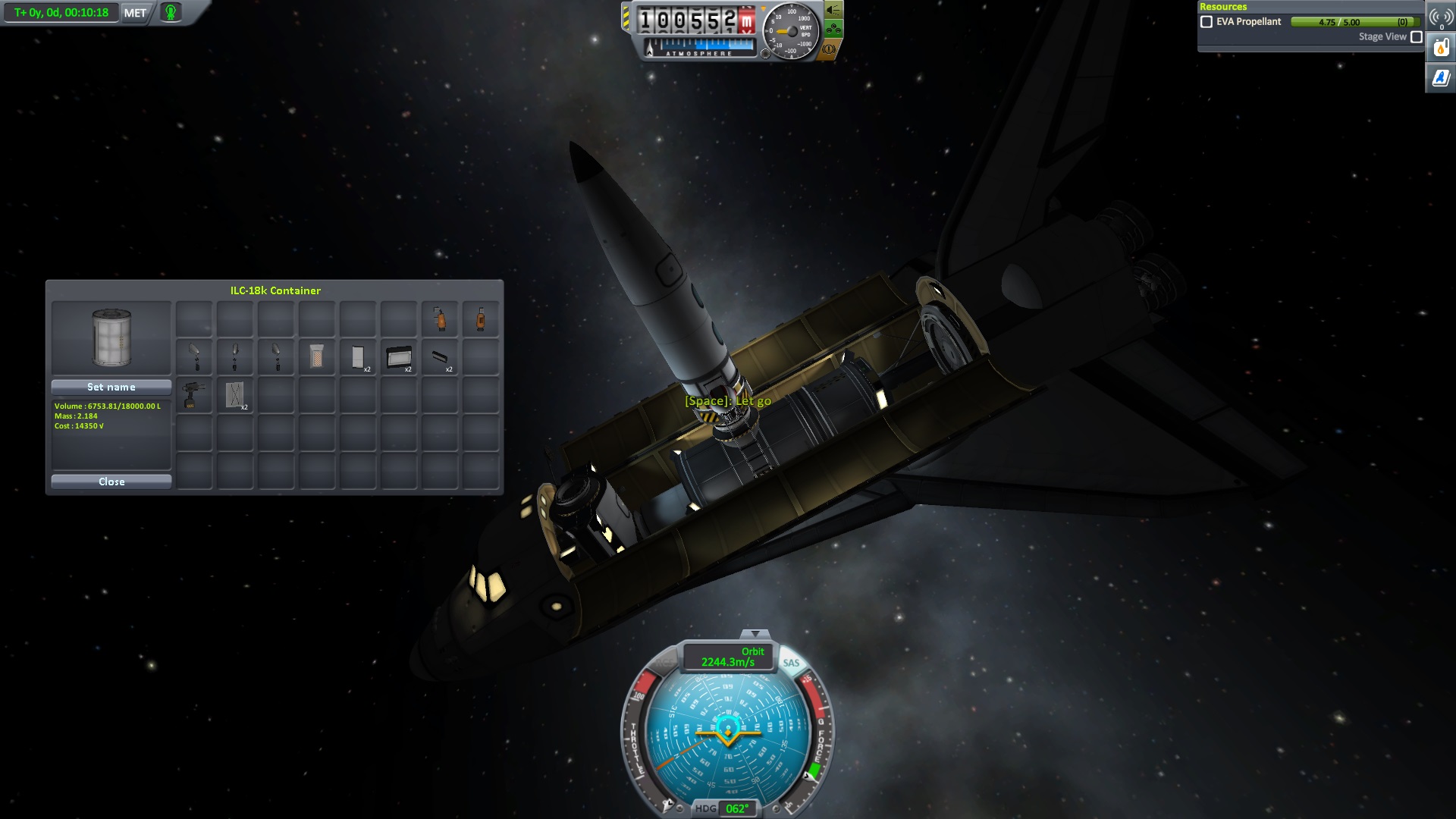Switch the MET time display mode
The image size is (1456, 819).
pos(135,13)
